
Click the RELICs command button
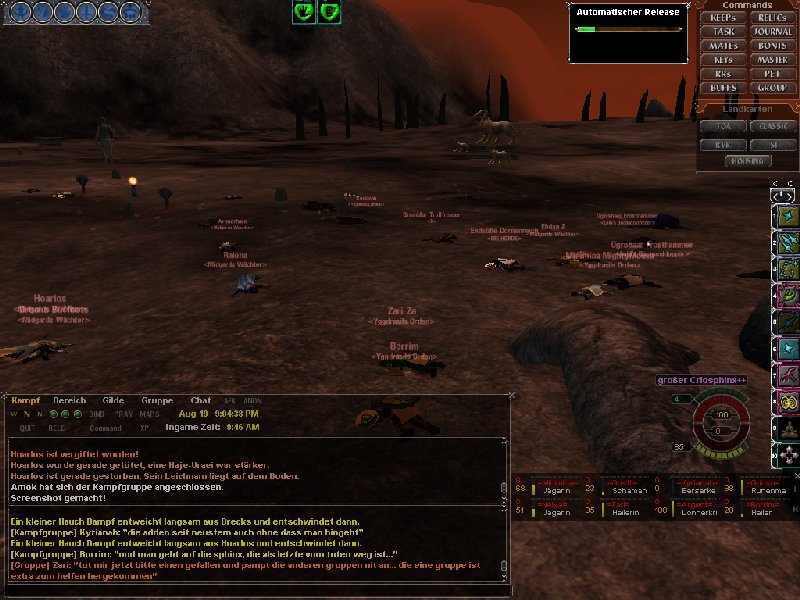point(772,18)
